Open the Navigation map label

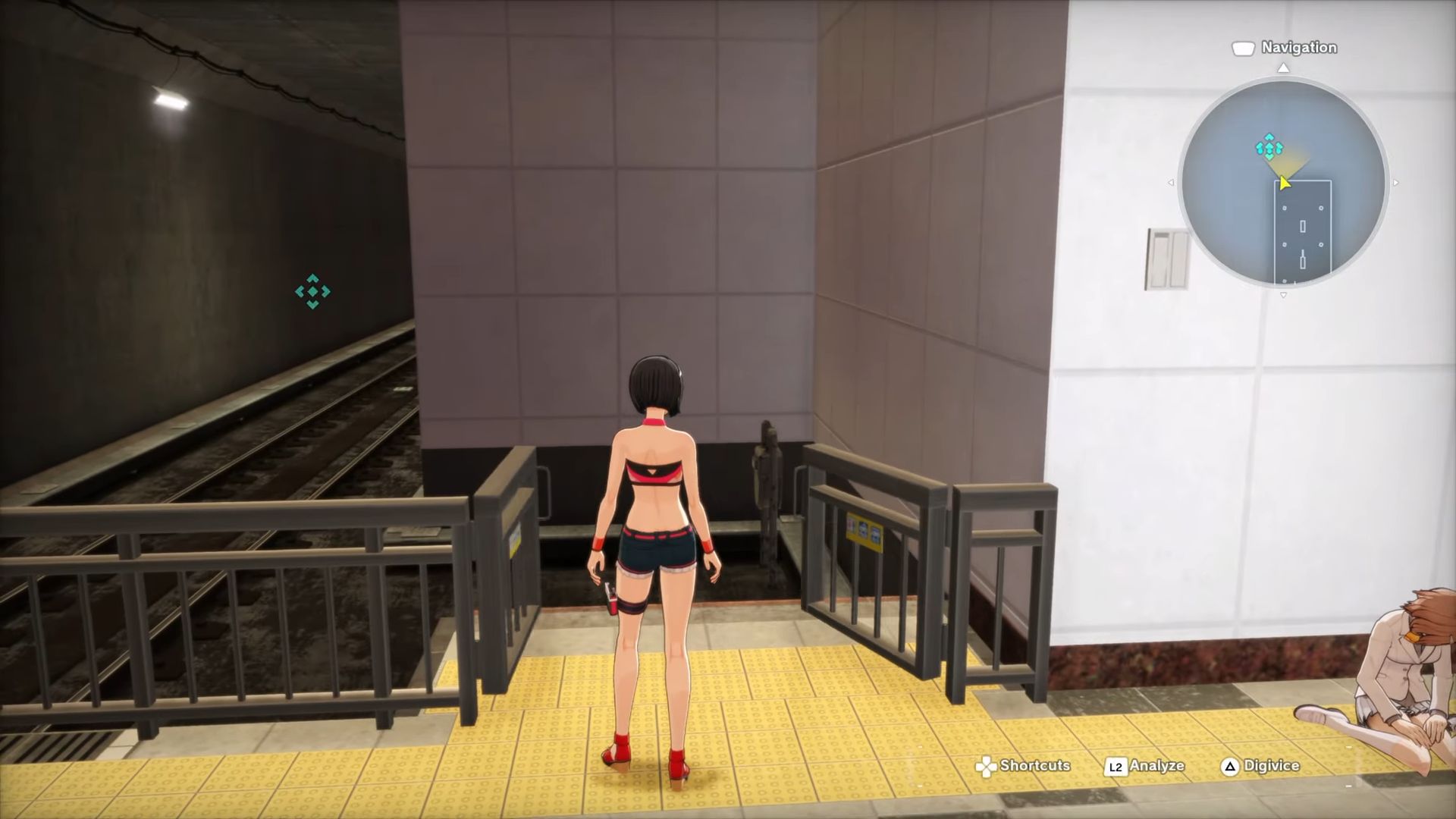(x=1298, y=47)
